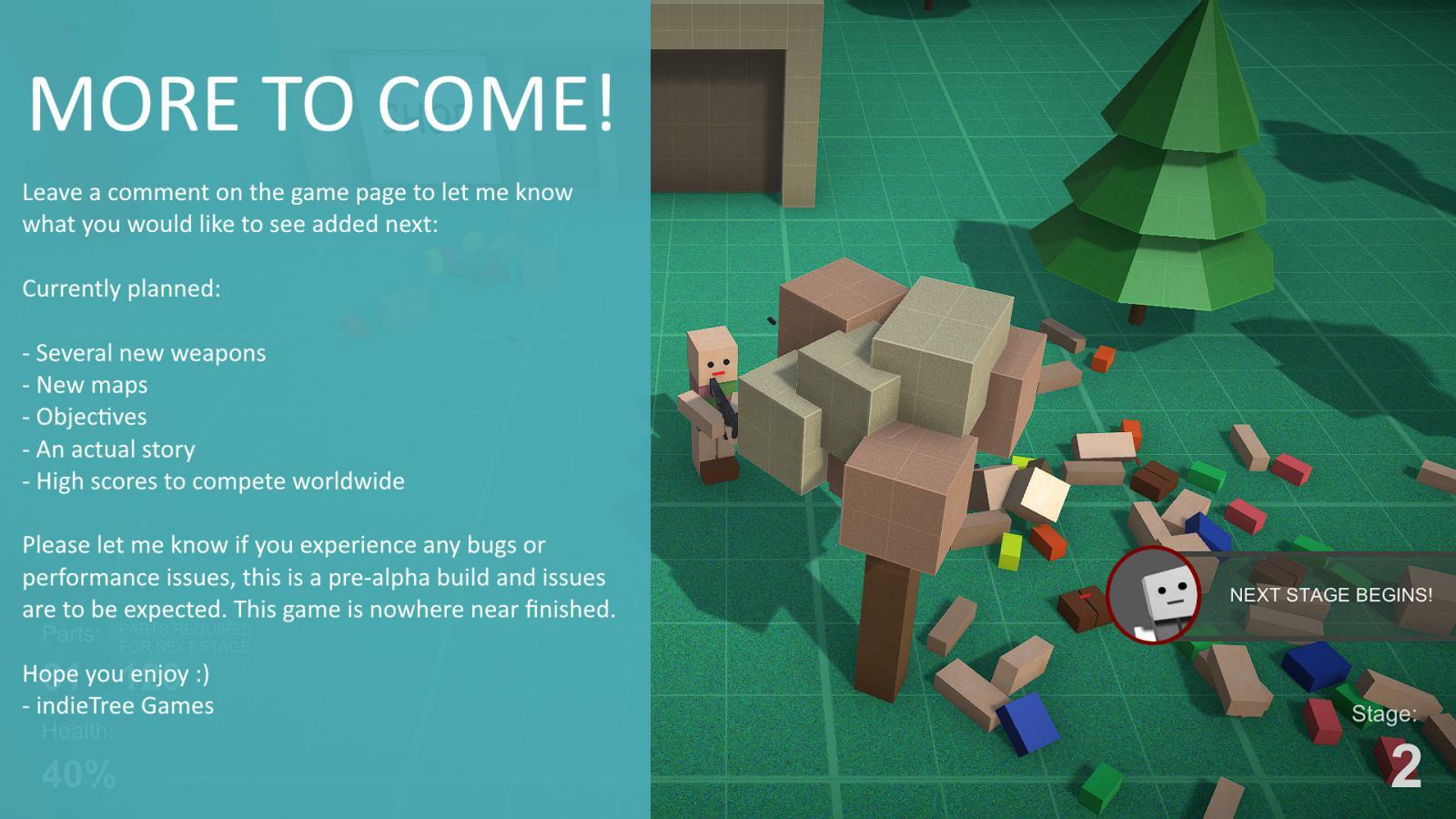Click the indieTree Games signature text
Screen dimensions: 1456x819
point(118,704)
